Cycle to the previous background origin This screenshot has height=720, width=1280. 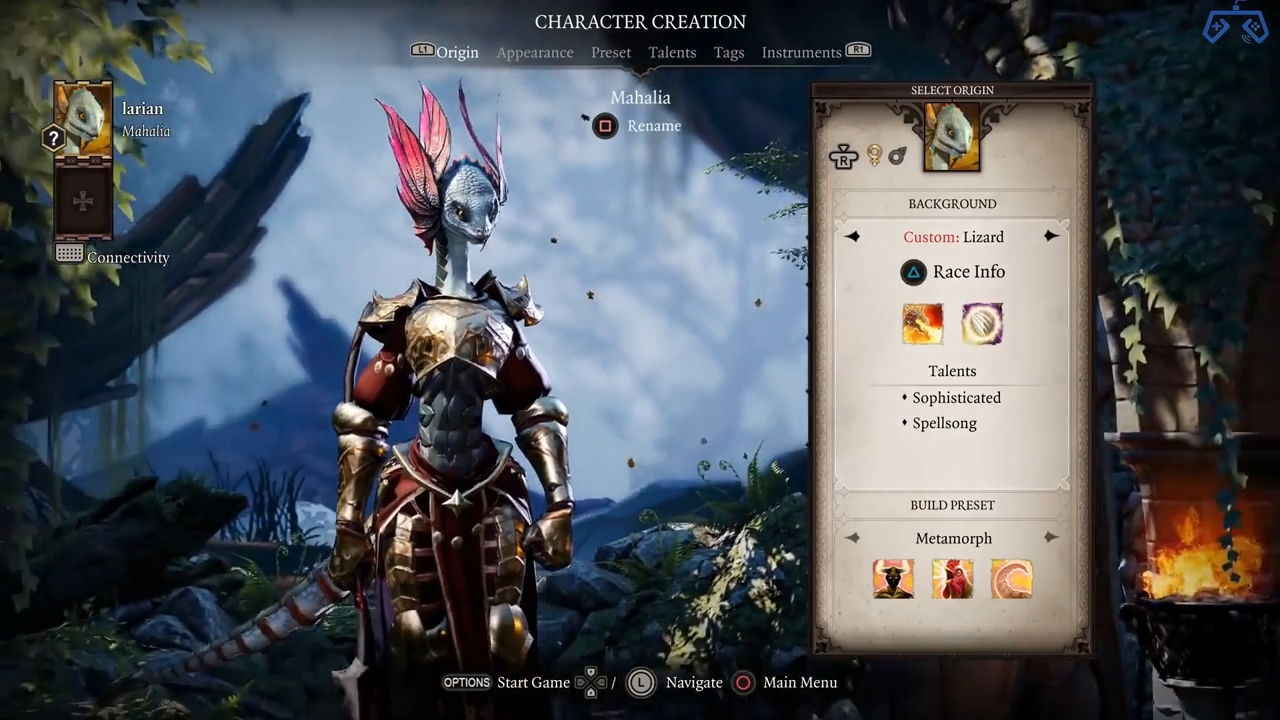(852, 237)
